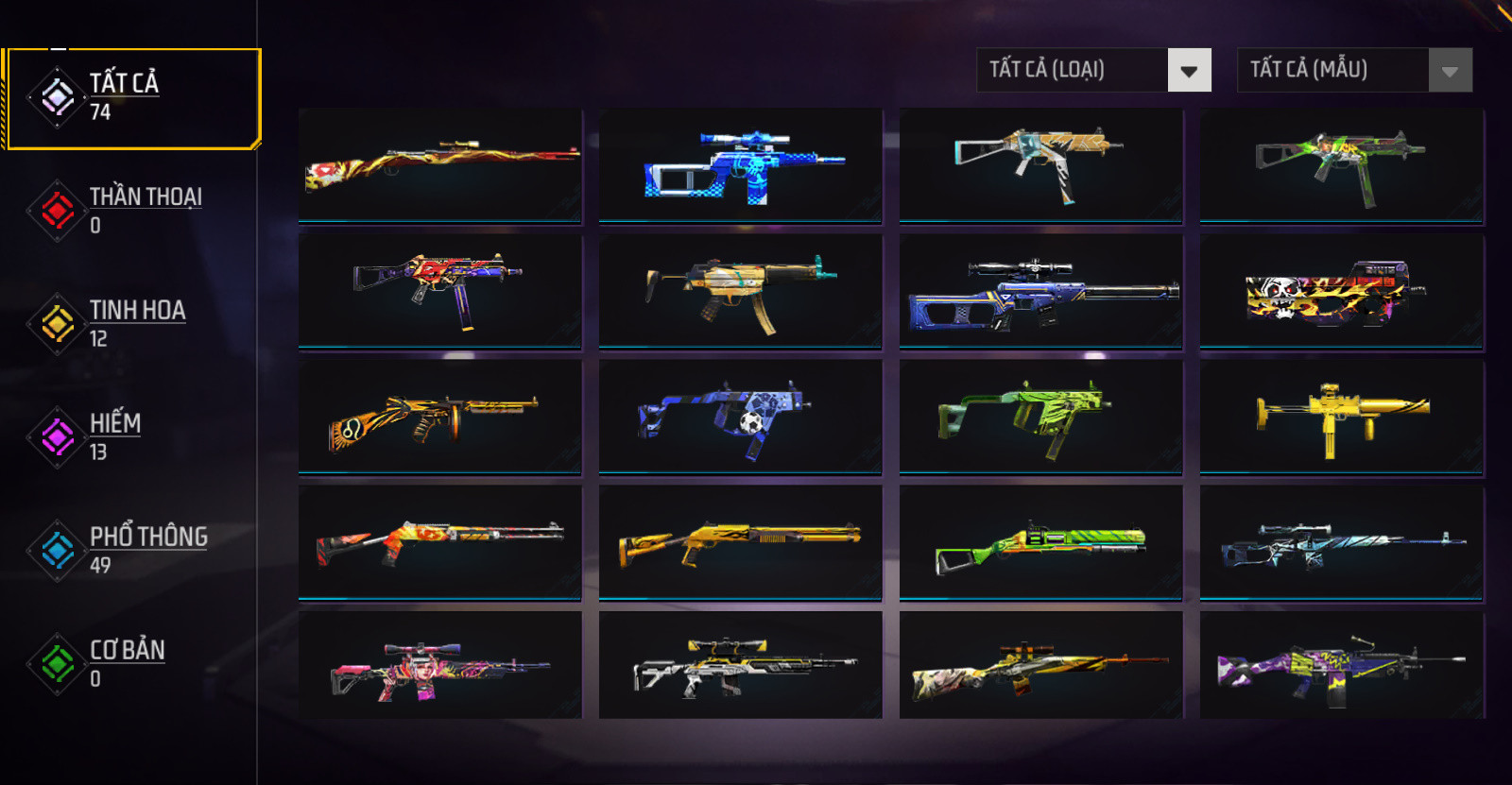Select the blue checkered scoped rifle skin

coord(740,165)
